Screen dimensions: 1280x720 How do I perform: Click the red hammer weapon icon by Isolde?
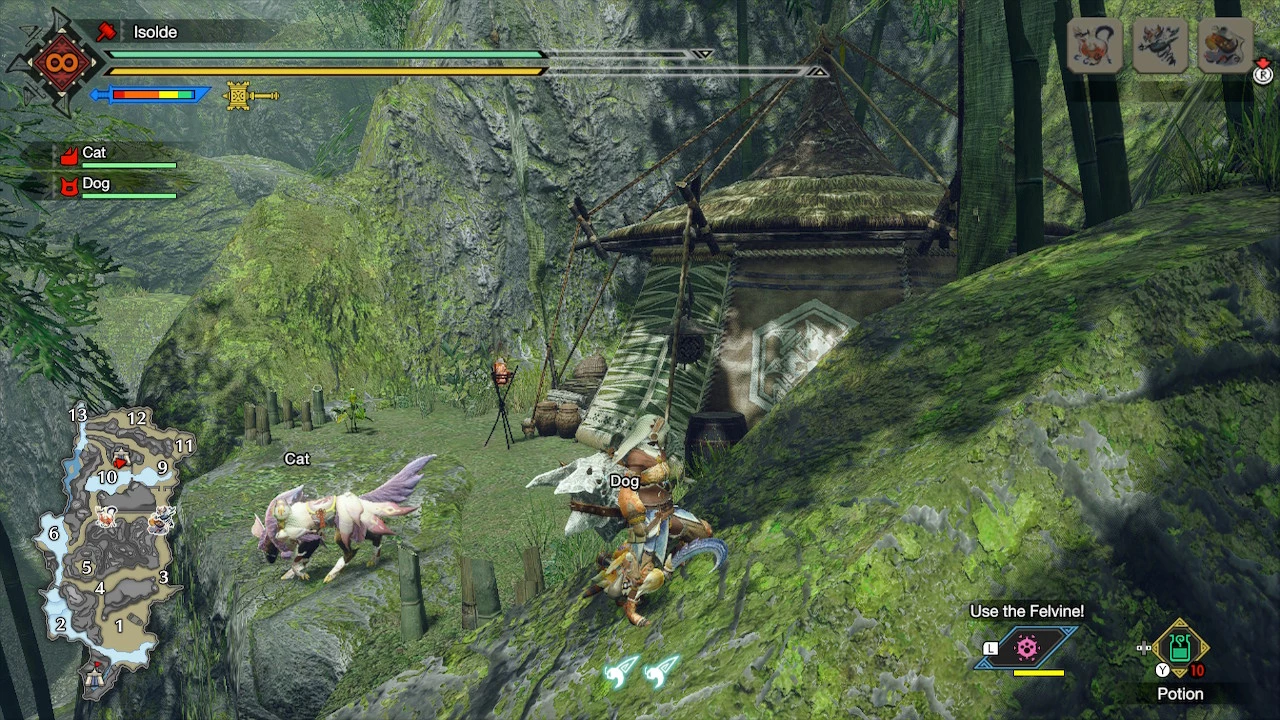pyautogui.click(x=106, y=32)
